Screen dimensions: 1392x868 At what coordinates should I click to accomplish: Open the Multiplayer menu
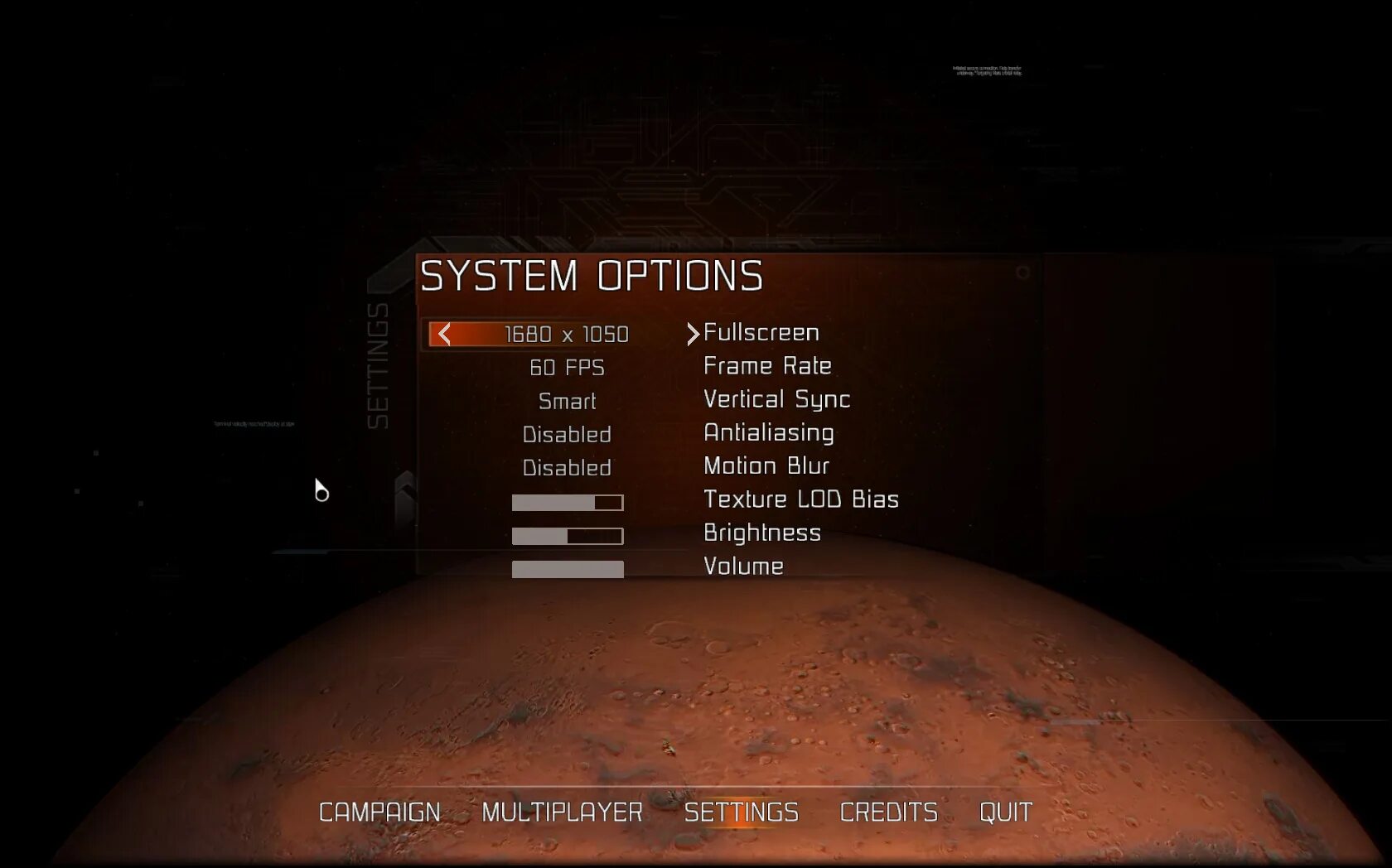point(562,813)
